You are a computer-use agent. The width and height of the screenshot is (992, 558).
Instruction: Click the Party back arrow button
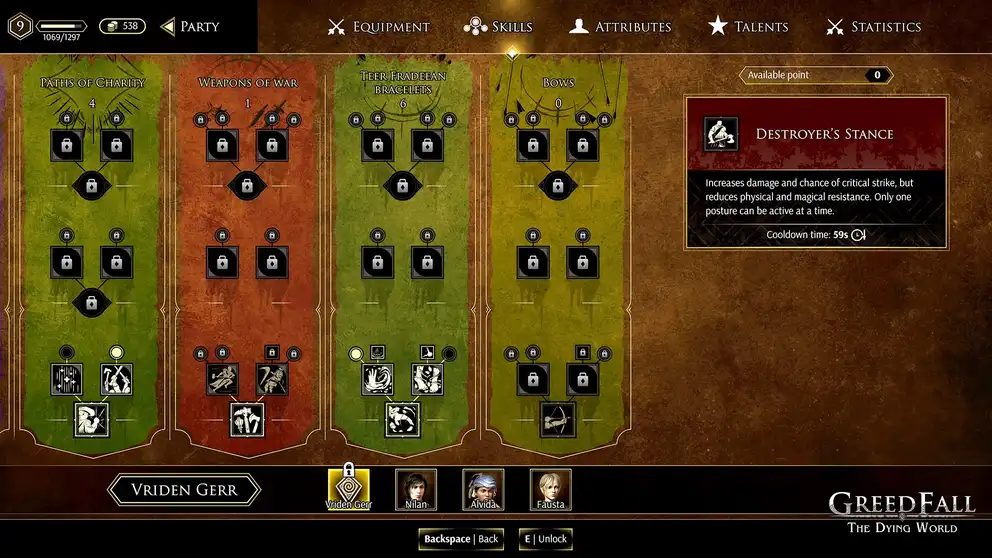189,27
